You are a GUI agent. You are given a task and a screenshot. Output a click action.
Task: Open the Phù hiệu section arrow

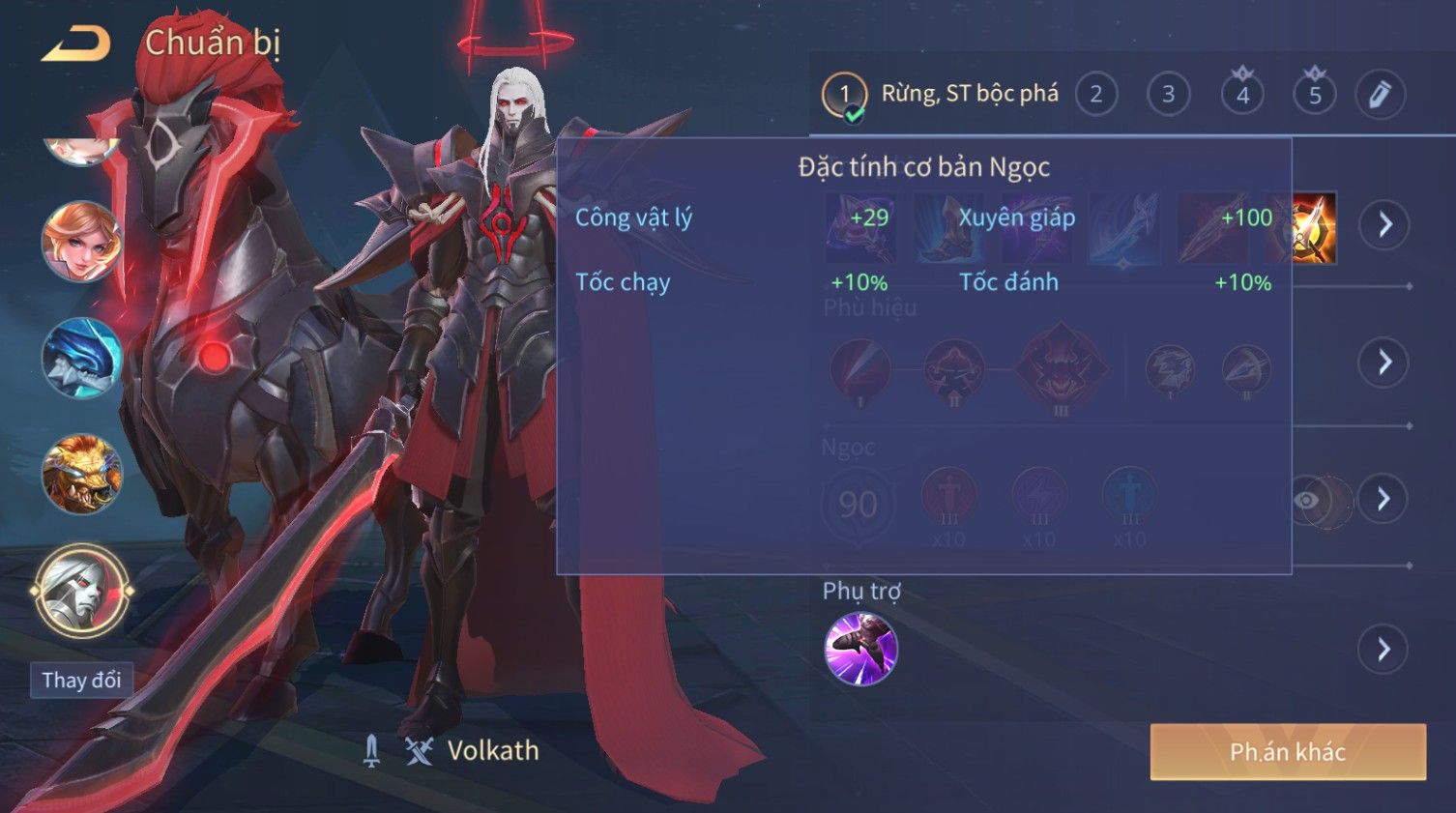1384,363
